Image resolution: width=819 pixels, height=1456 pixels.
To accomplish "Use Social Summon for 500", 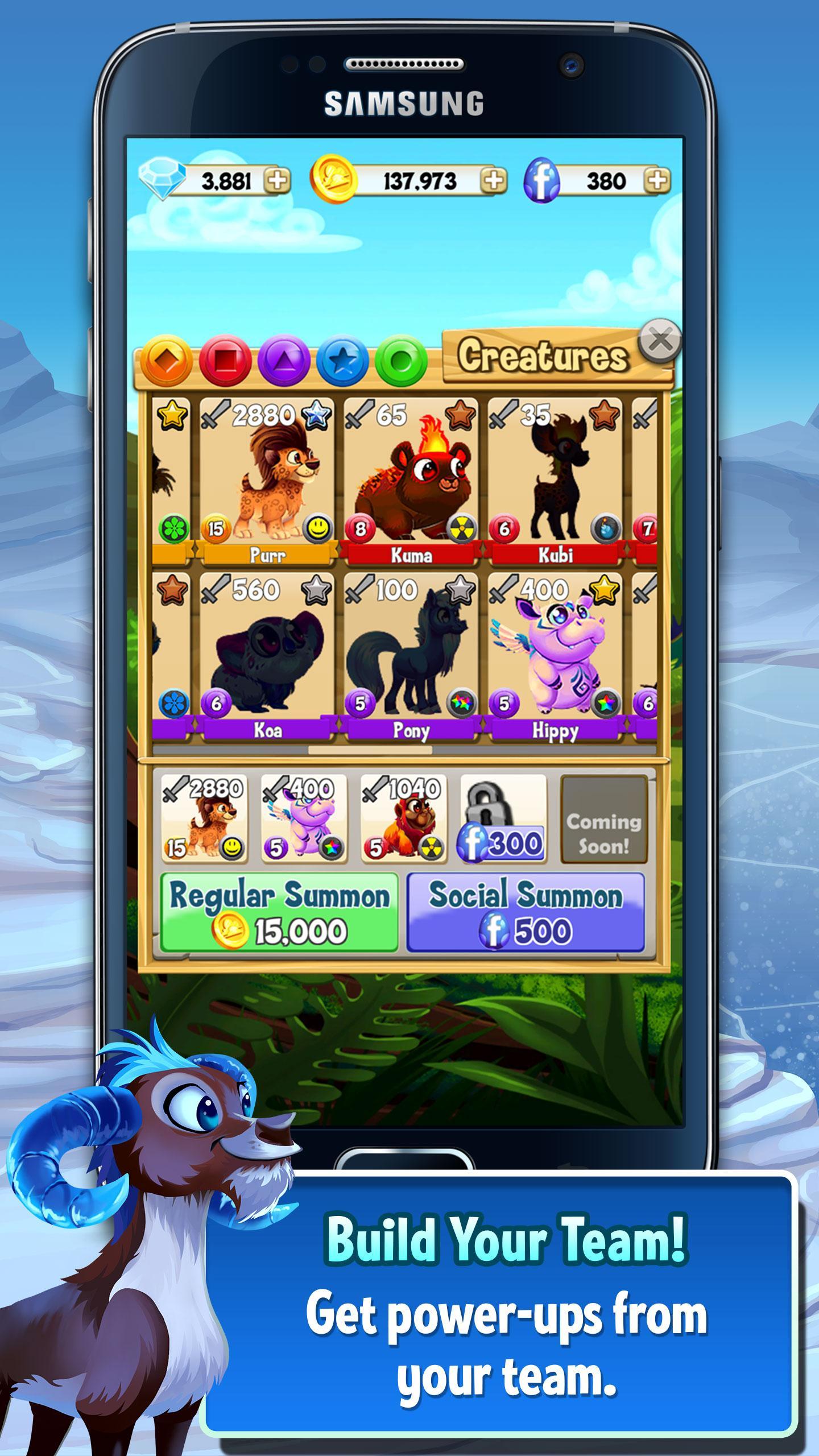I will [526, 913].
